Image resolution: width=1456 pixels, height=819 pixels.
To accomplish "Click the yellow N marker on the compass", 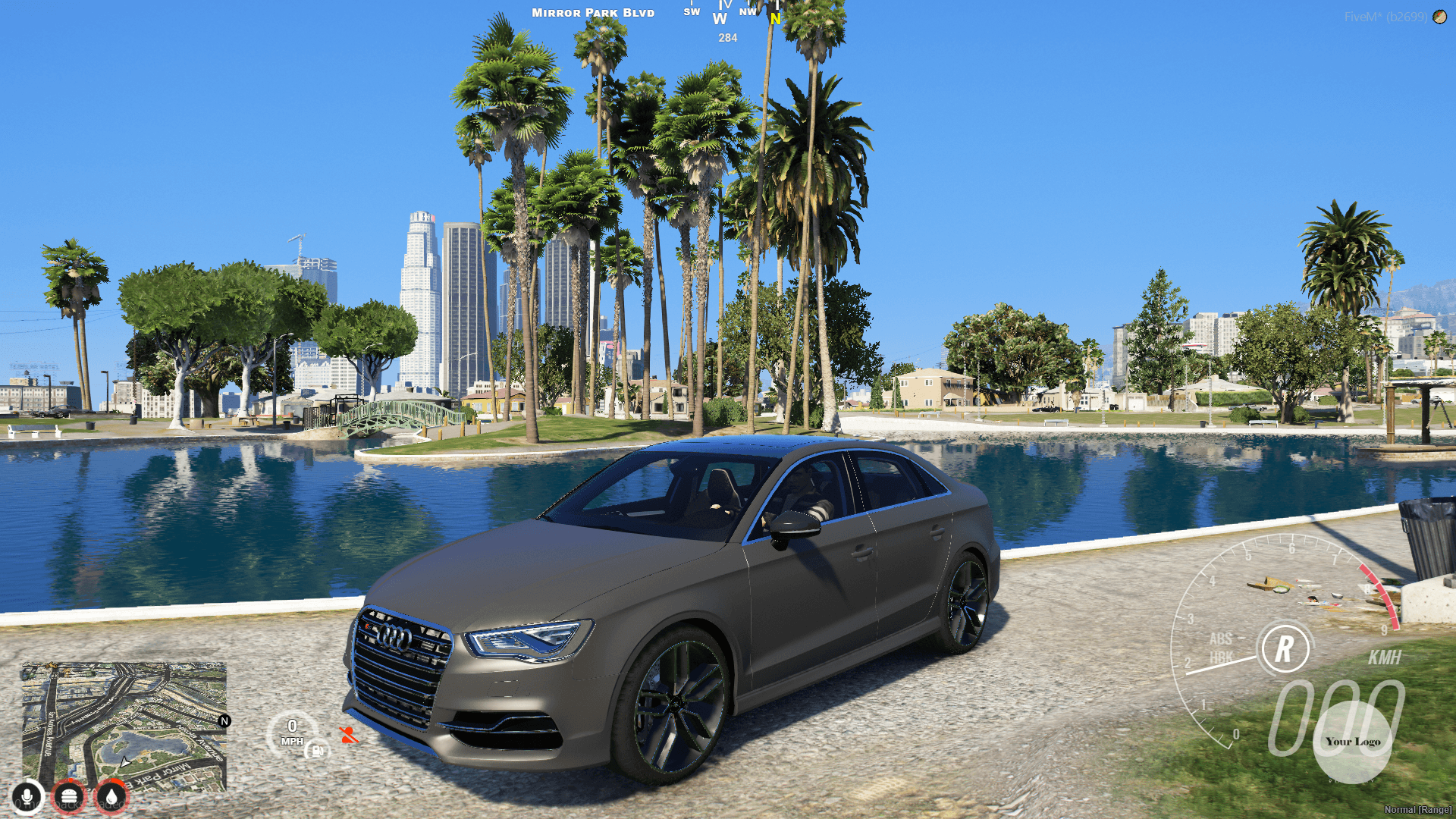I will click(x=774, y=20).
